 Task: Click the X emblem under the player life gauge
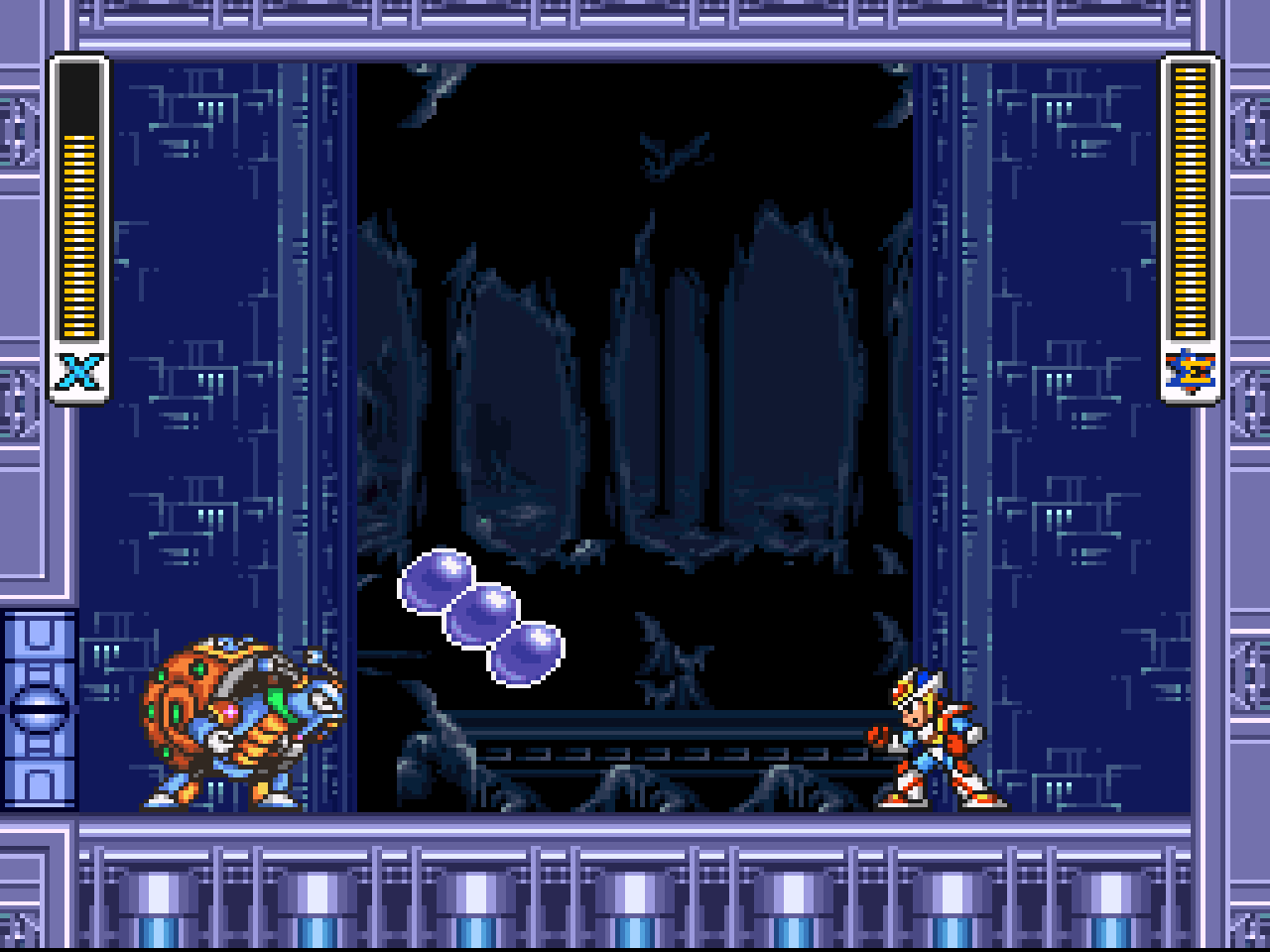tap(79, 373)
